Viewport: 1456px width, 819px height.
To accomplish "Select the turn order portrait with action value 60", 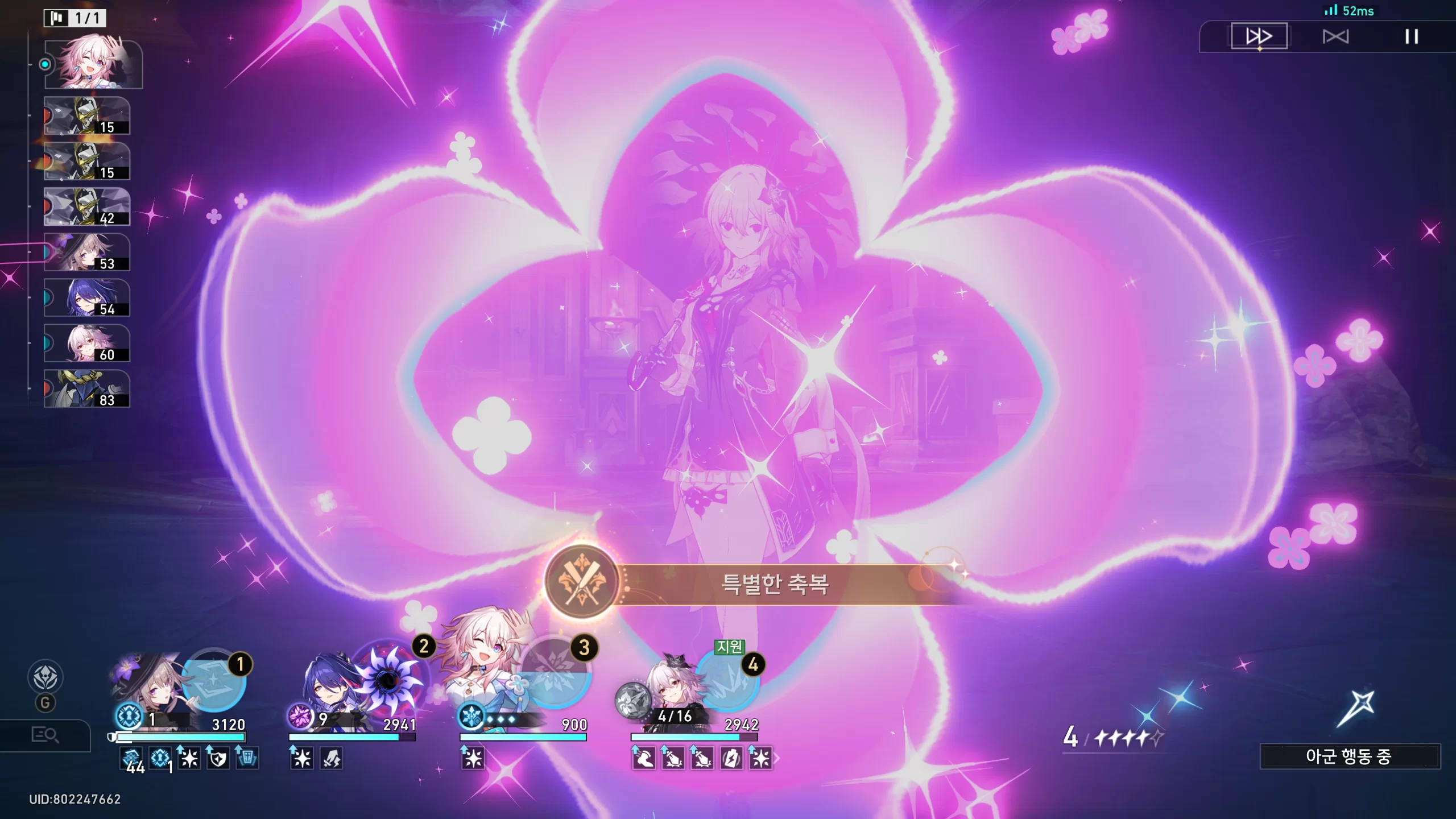I will point(87,344).
